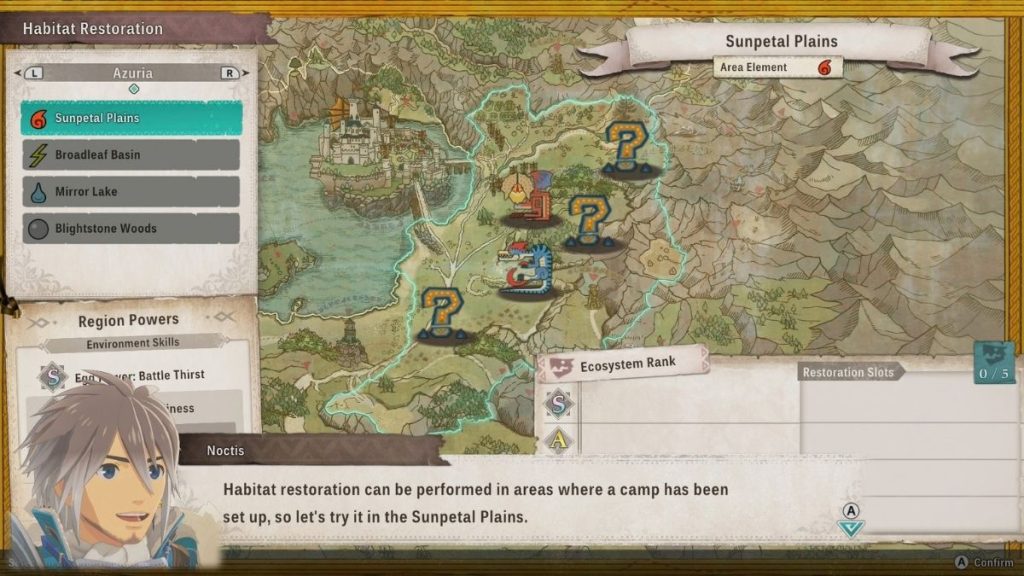This screenshot has width=1024, height=576.
Task: Choose the Broadleaf Basin area
Action: (131, 155)
